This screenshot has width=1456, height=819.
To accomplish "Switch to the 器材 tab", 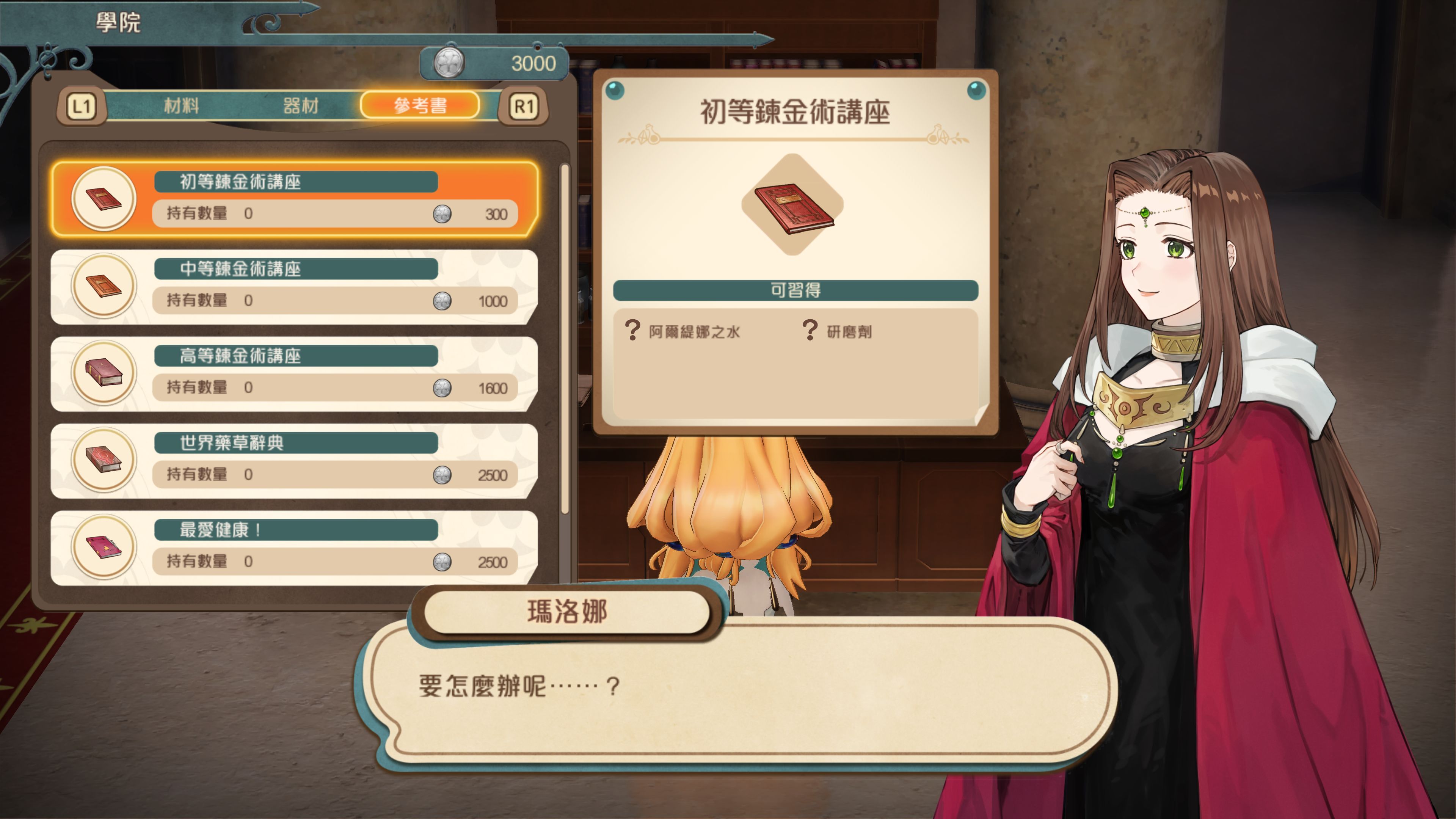I will coord(300,105).
